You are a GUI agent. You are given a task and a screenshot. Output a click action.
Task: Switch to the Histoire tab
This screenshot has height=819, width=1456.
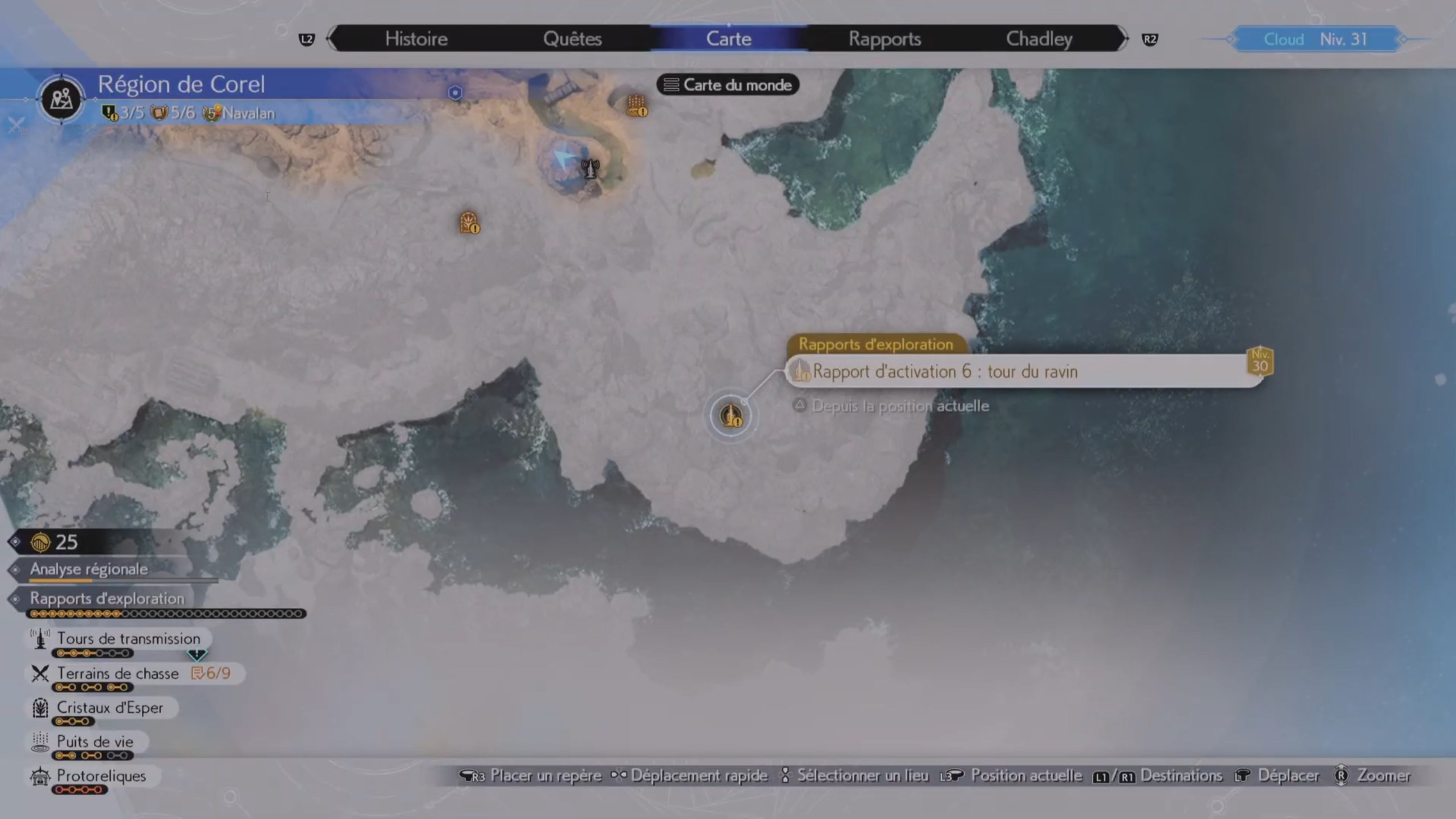coord(416,38)
